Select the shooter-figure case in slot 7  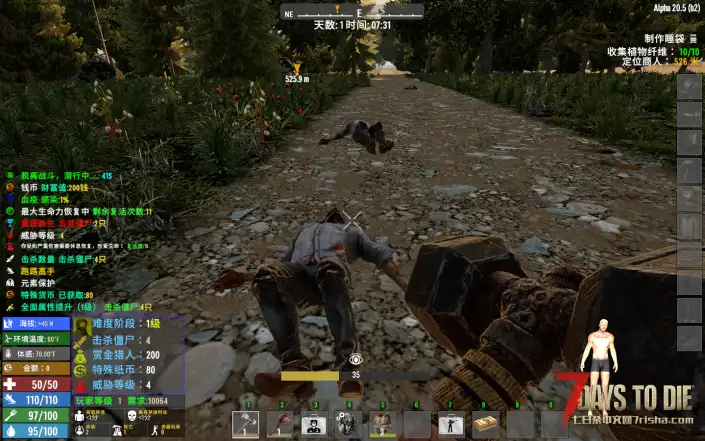450,424
